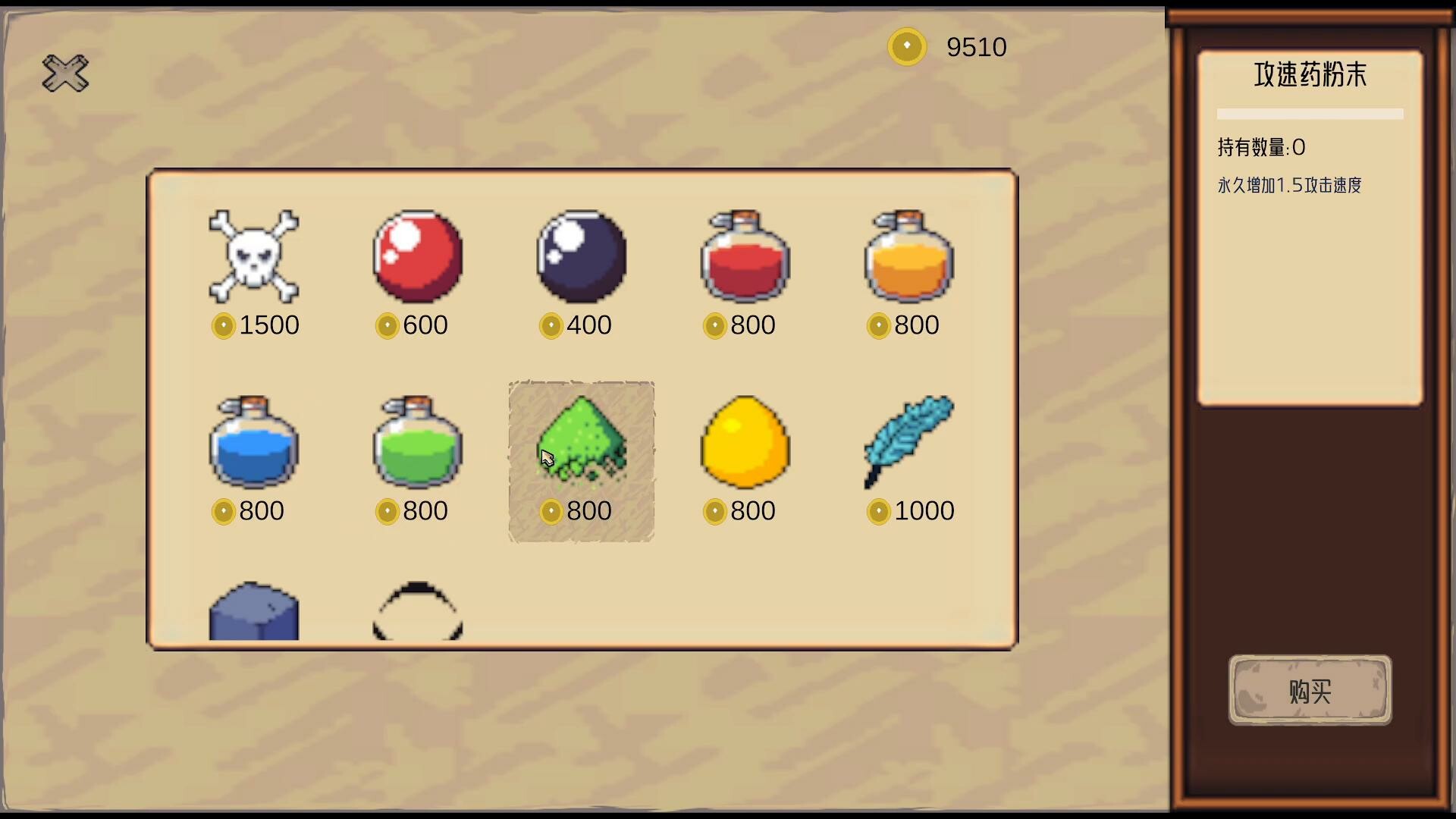
Task: Click the coin icon on the feather's price tag
Action: pyautogui.click(x=878, y=511)
